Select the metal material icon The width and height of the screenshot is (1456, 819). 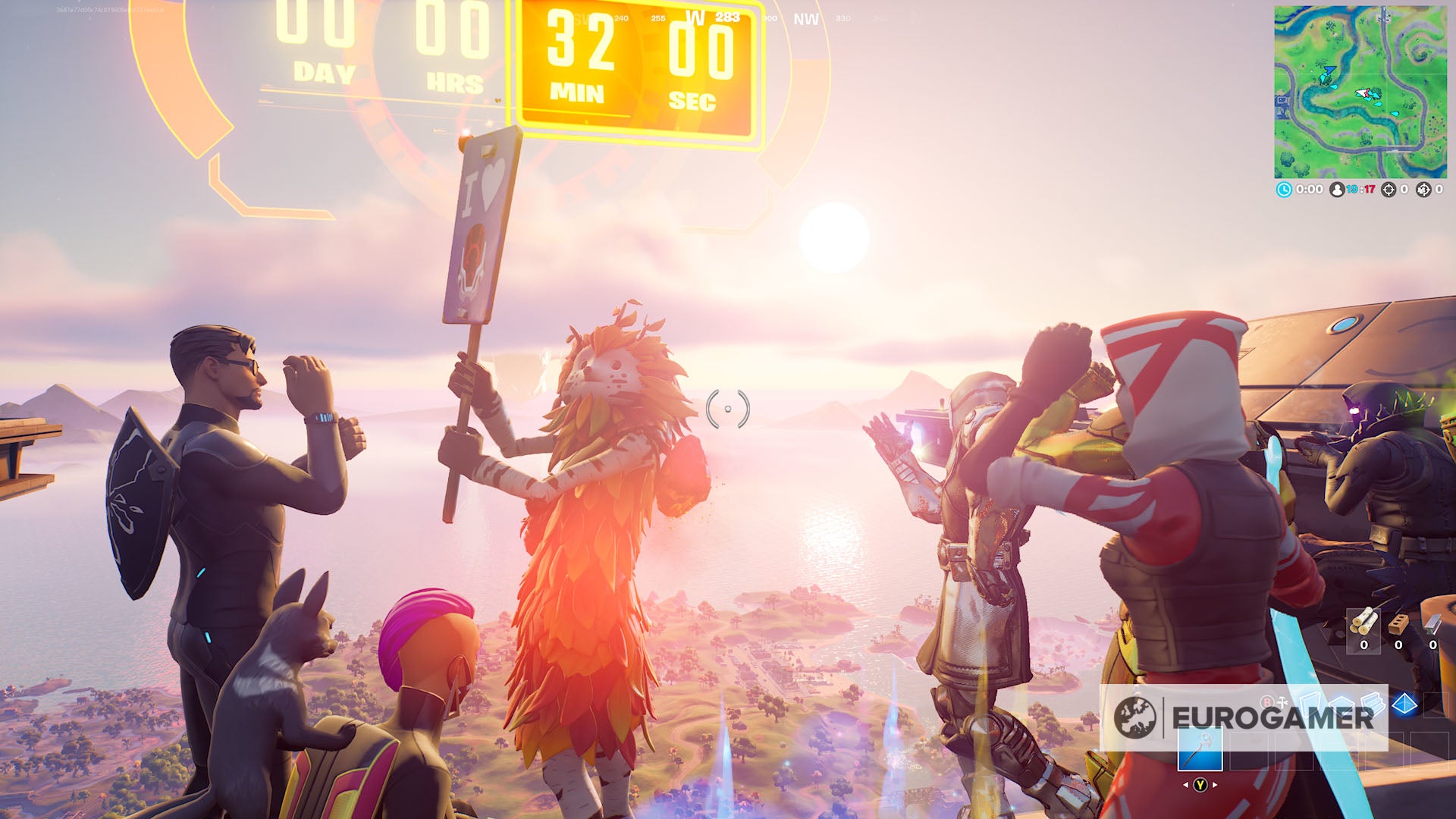(x=1432, y=625)
